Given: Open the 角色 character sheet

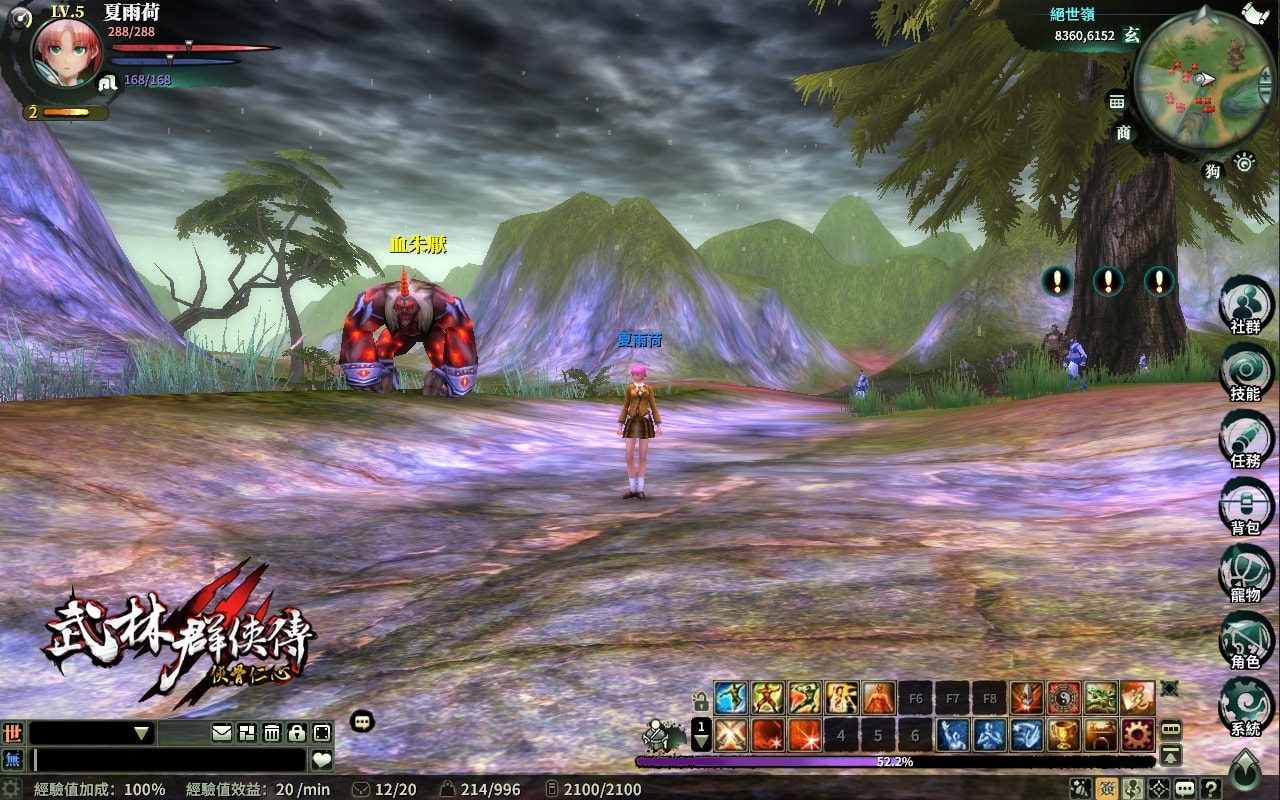Looking at the screenshot, I should [1246, 641].
